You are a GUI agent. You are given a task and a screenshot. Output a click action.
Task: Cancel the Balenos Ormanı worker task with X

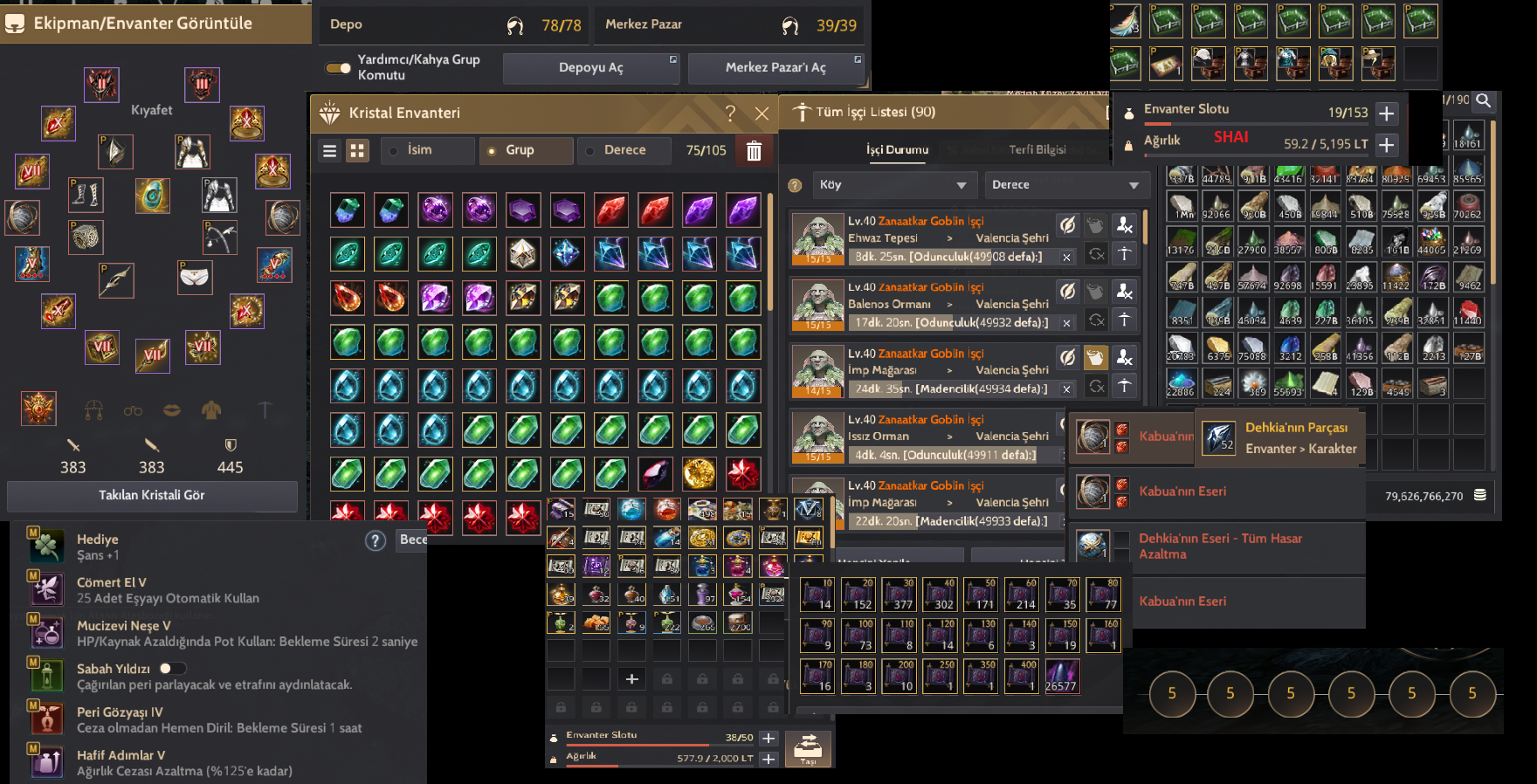pyautogui.click(x=1066, y=322)
